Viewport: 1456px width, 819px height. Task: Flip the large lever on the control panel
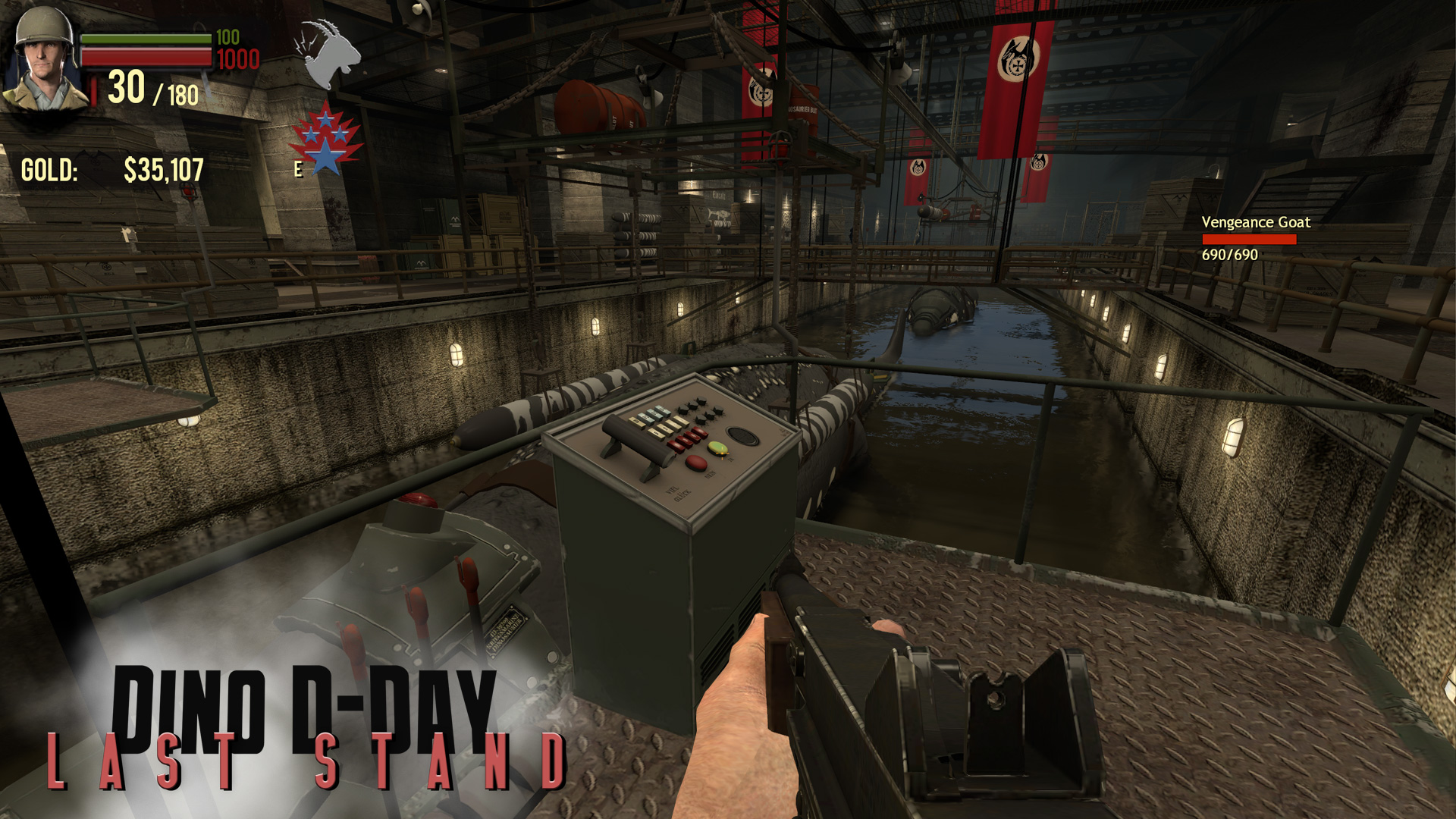point(635,438)
